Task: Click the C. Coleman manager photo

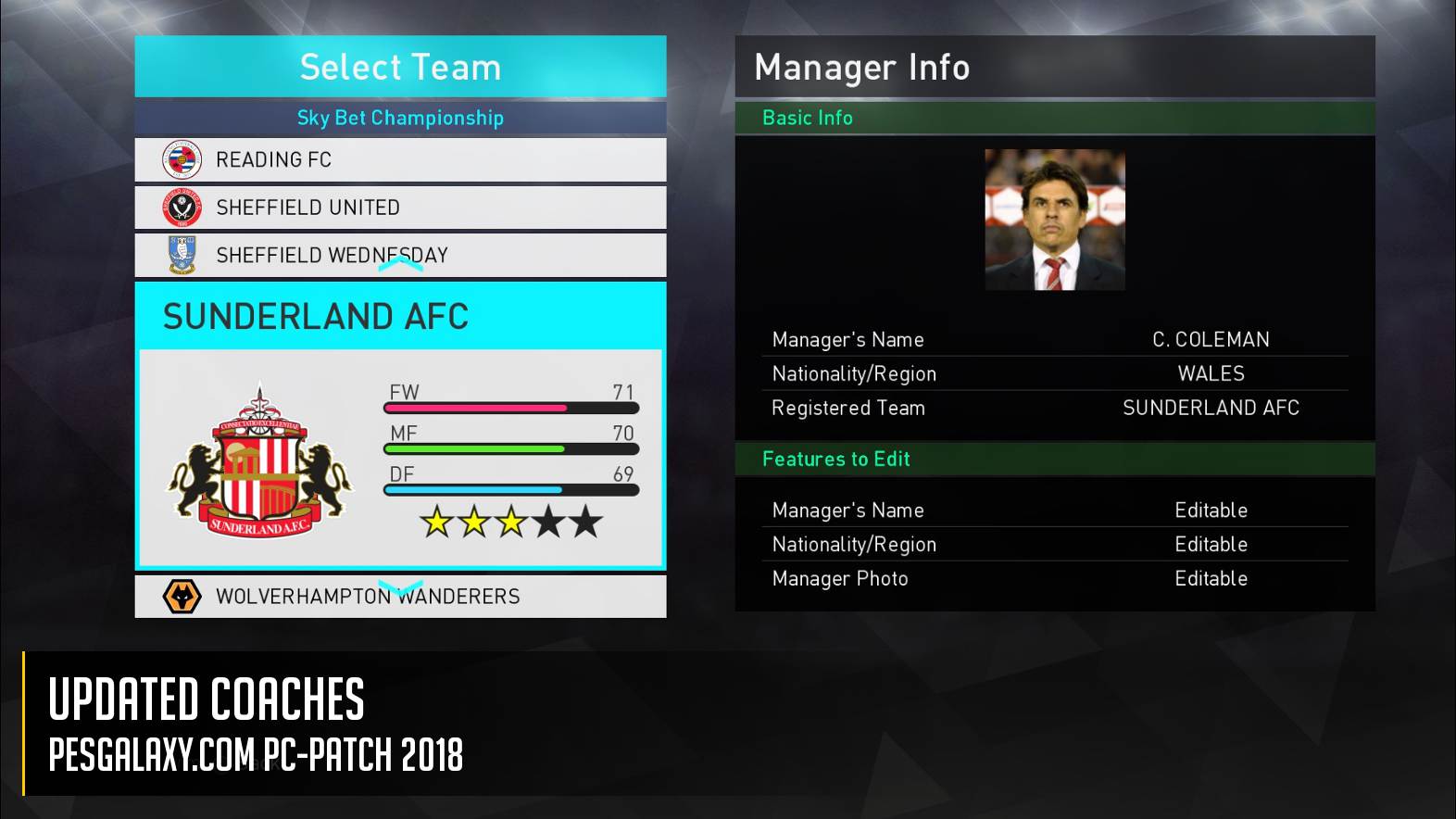Action: [x=1054, y=220]
